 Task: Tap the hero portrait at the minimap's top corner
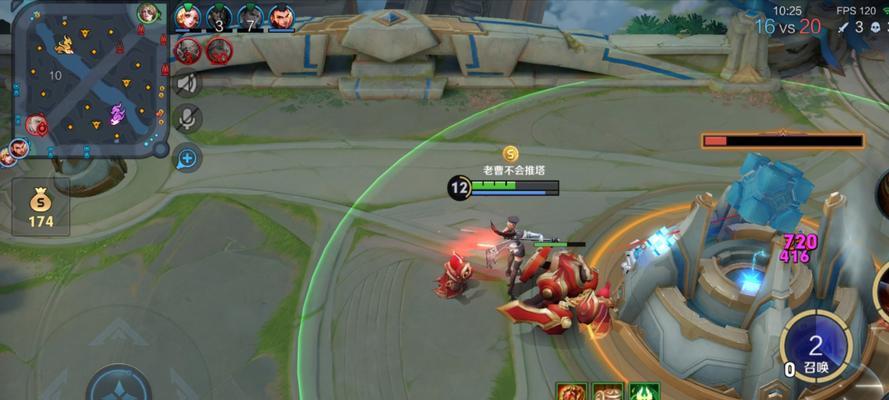[149, 13]
